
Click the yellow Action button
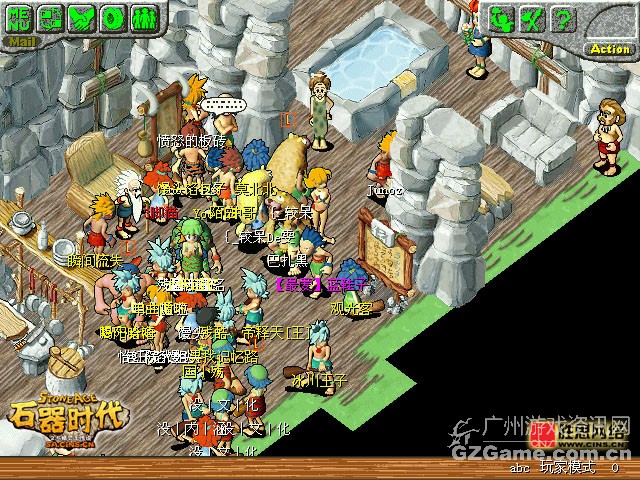point(609,47)
